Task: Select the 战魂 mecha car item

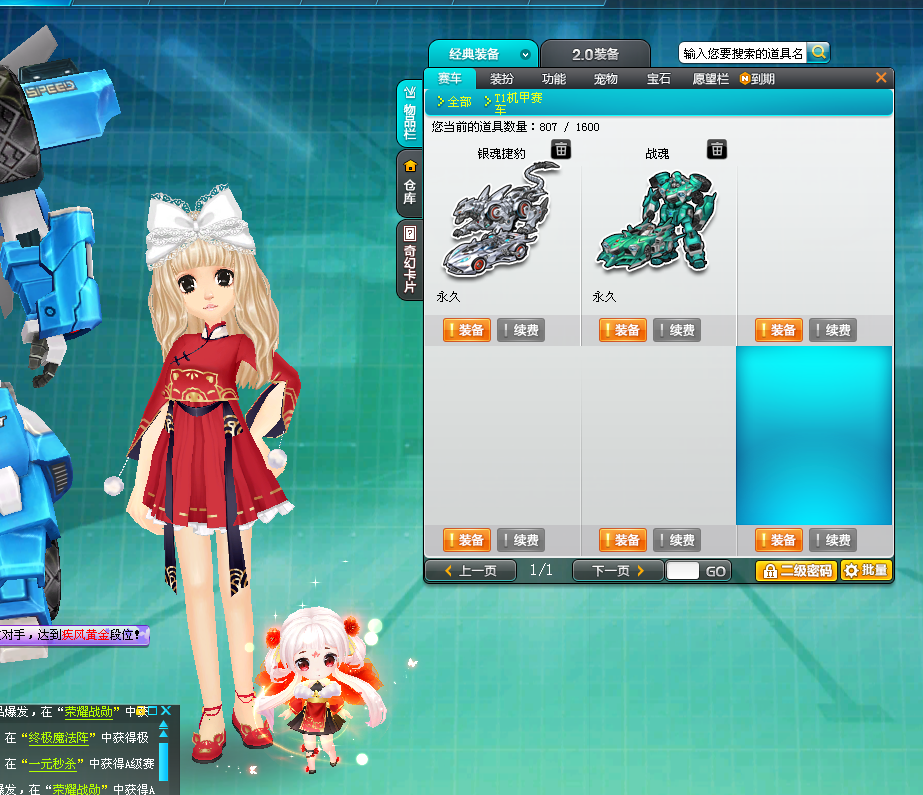Action: [x=657, y=220]
